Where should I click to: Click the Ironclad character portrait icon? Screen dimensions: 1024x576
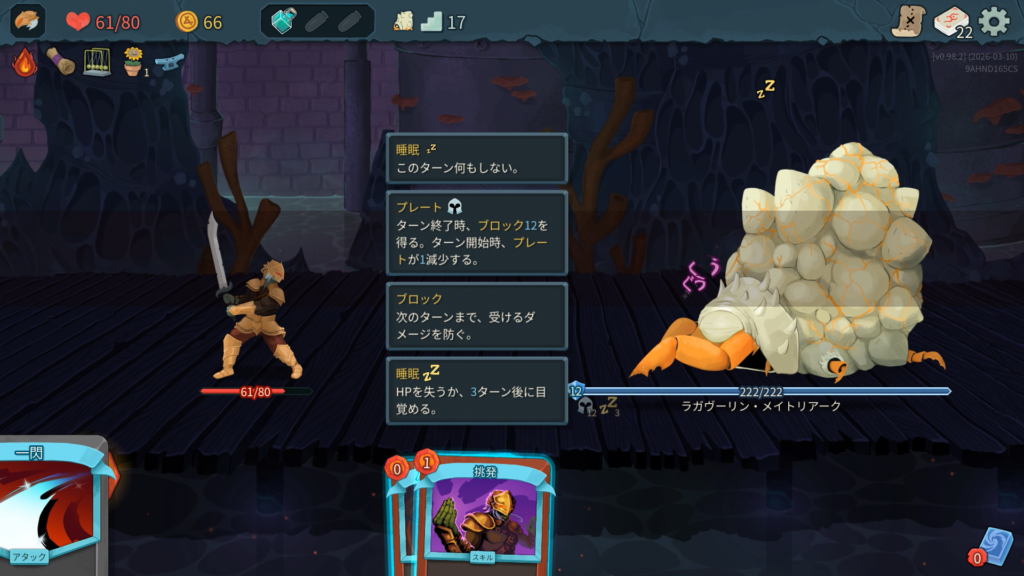point(28,21)
